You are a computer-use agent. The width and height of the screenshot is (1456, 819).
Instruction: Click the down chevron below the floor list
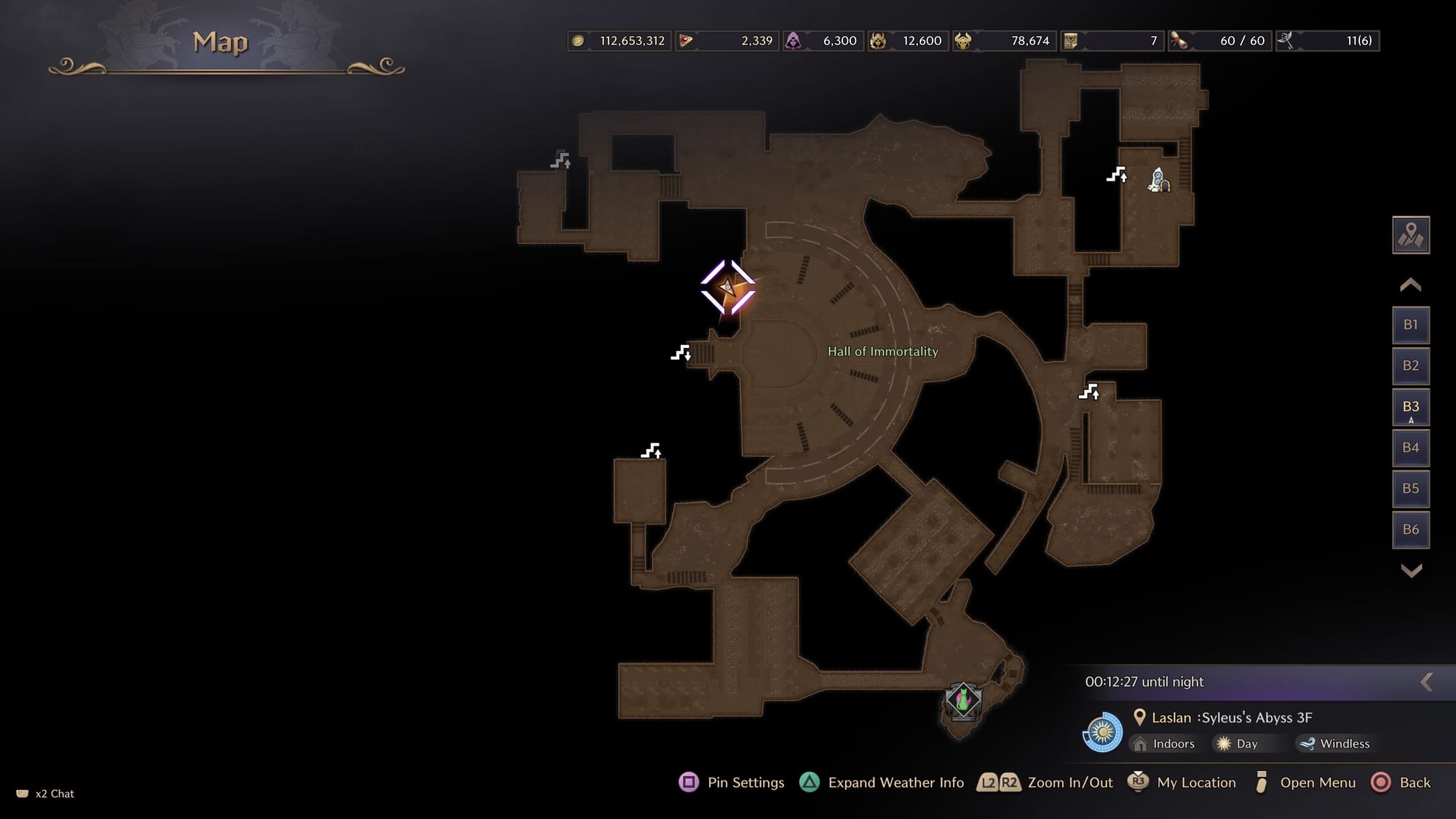[1411, 571]
